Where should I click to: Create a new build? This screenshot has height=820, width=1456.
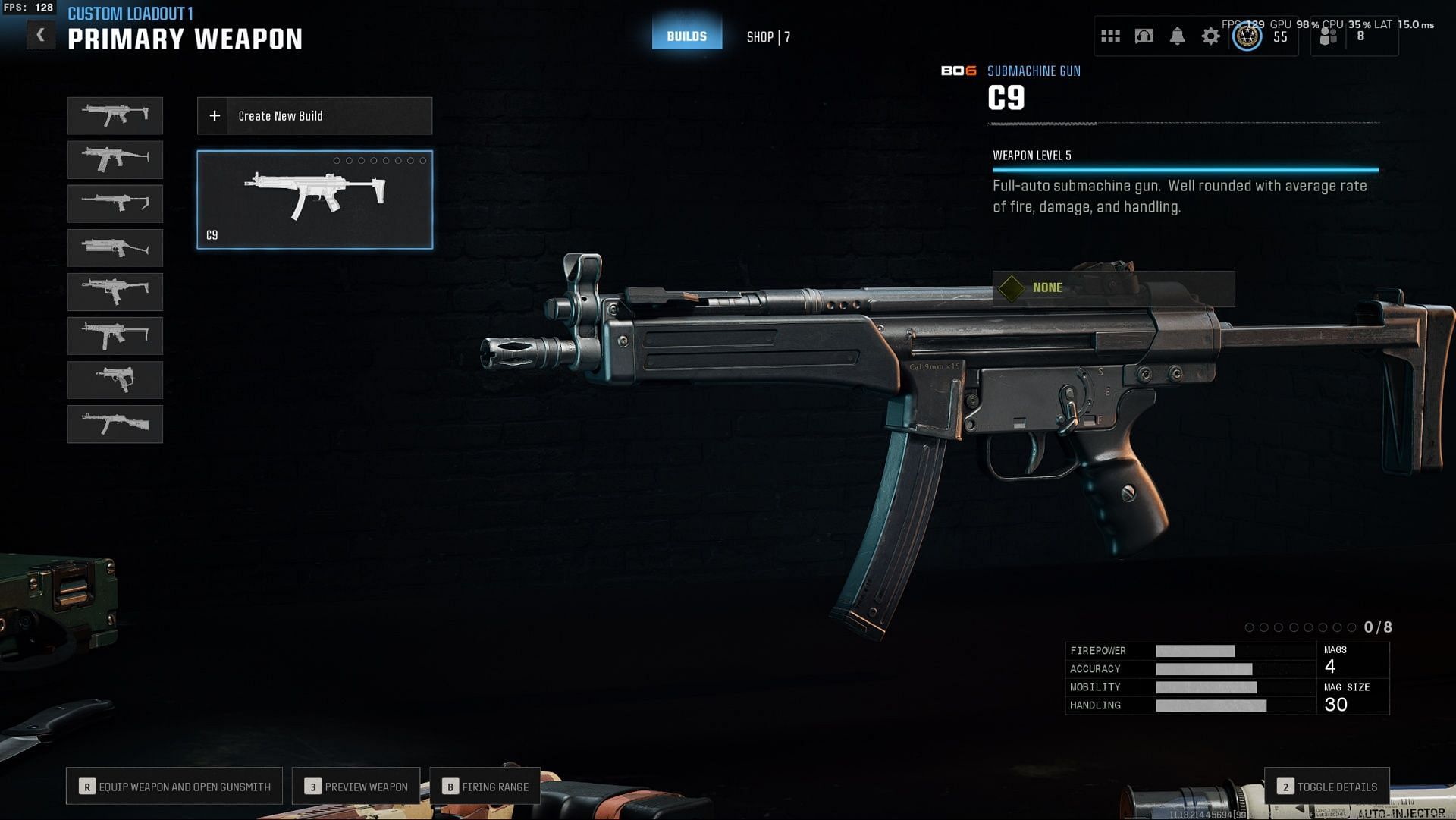315,116
